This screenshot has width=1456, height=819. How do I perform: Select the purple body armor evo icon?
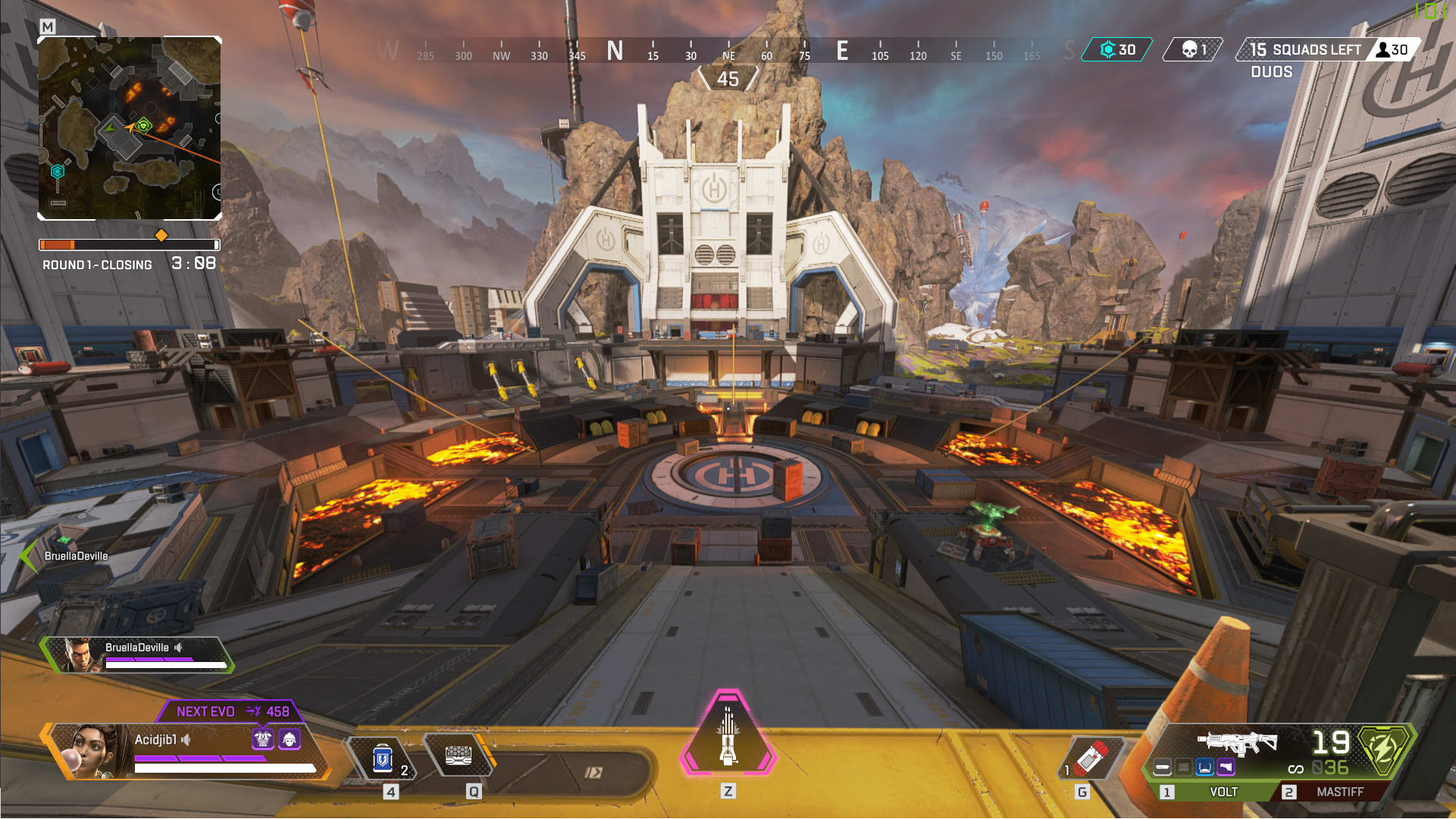[x=263, y=738]
